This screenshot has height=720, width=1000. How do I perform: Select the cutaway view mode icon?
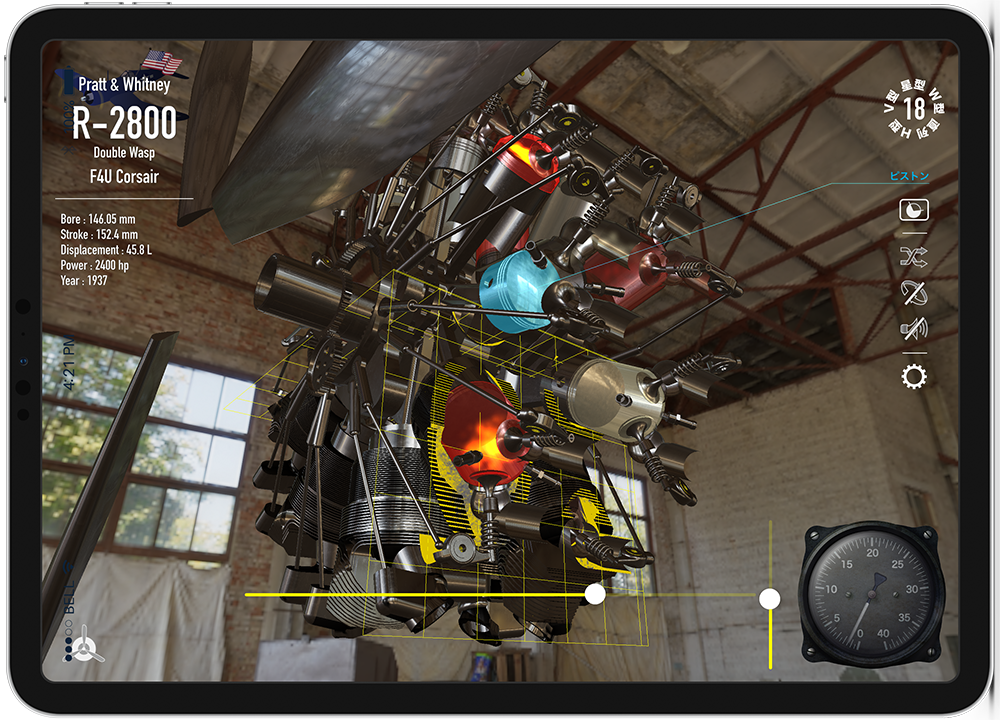coord(914,210)
